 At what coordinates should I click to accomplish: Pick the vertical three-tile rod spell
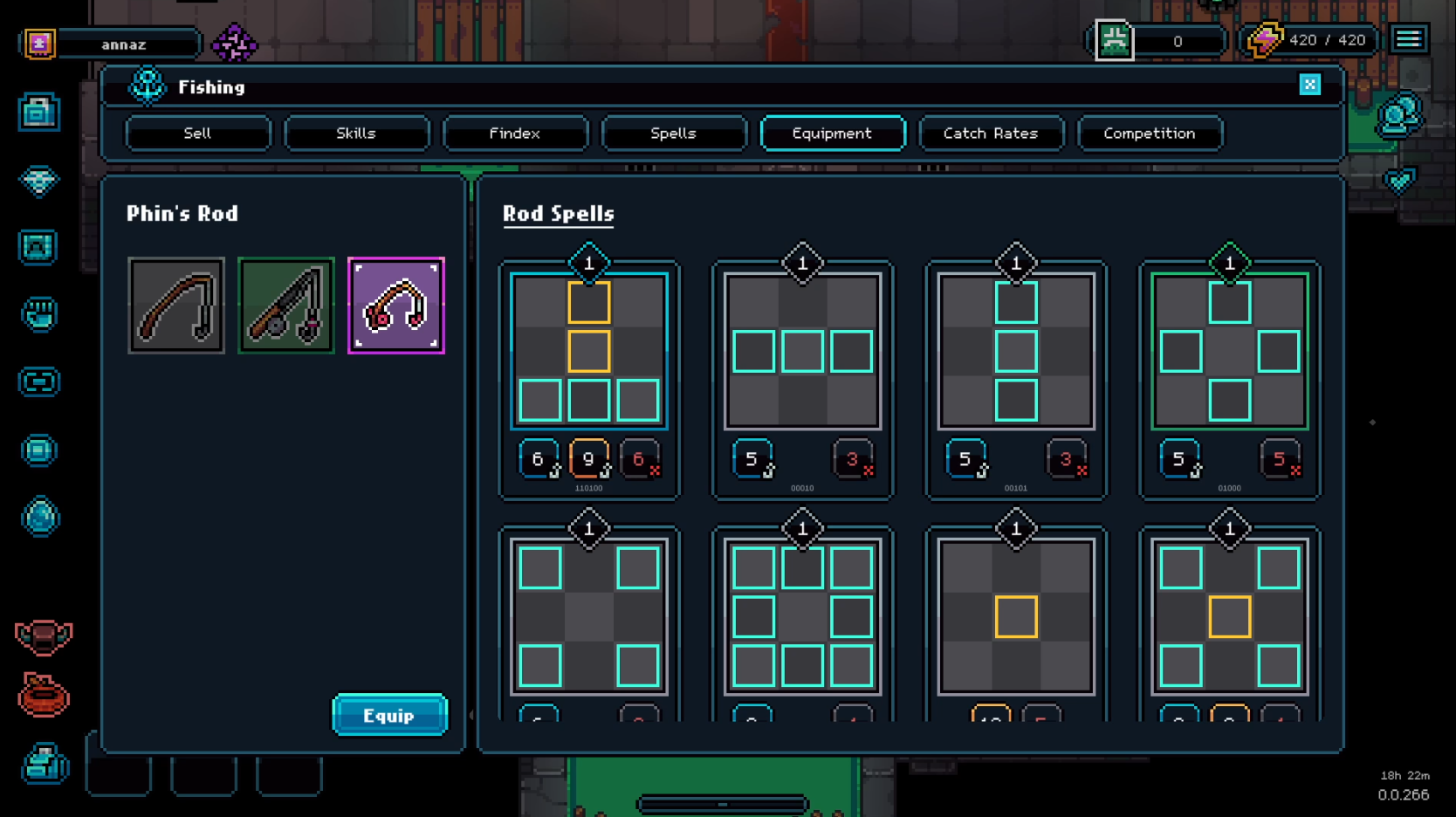pos(1016,352)
